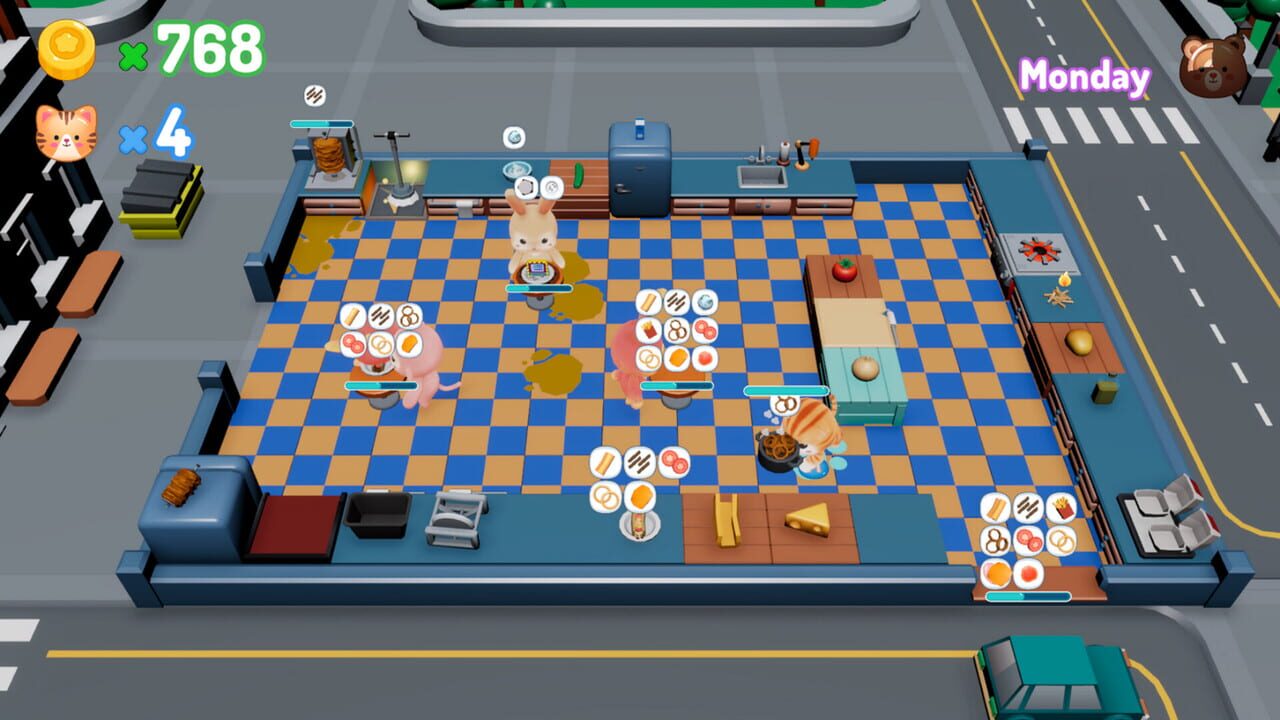This screenshot has height=720, width=1280.
Task: Click the kebab meat strips icon above the spit
Action: pyautogui.click(x=313, y=93)
